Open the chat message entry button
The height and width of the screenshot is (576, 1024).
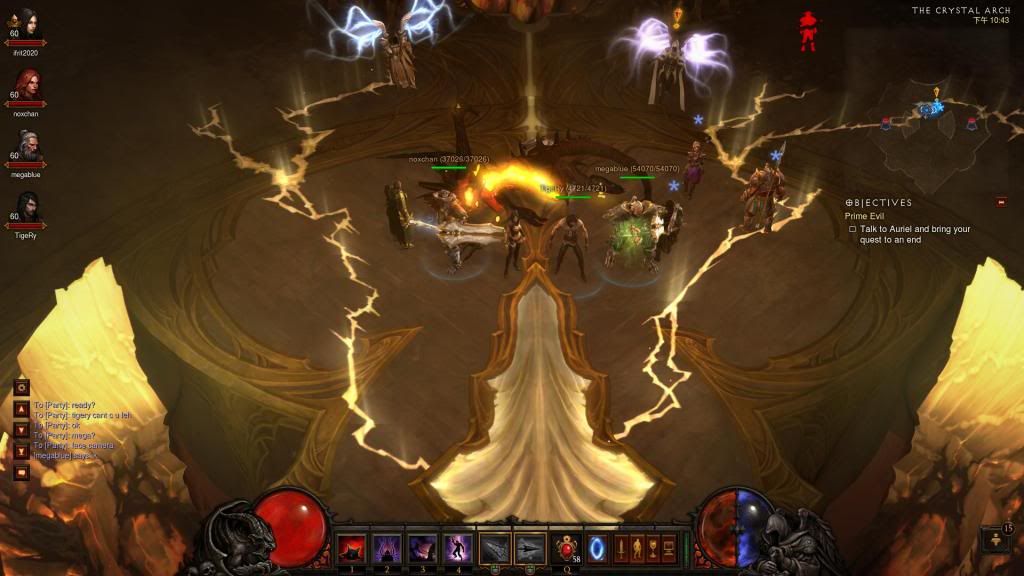(x=21, y=472)
